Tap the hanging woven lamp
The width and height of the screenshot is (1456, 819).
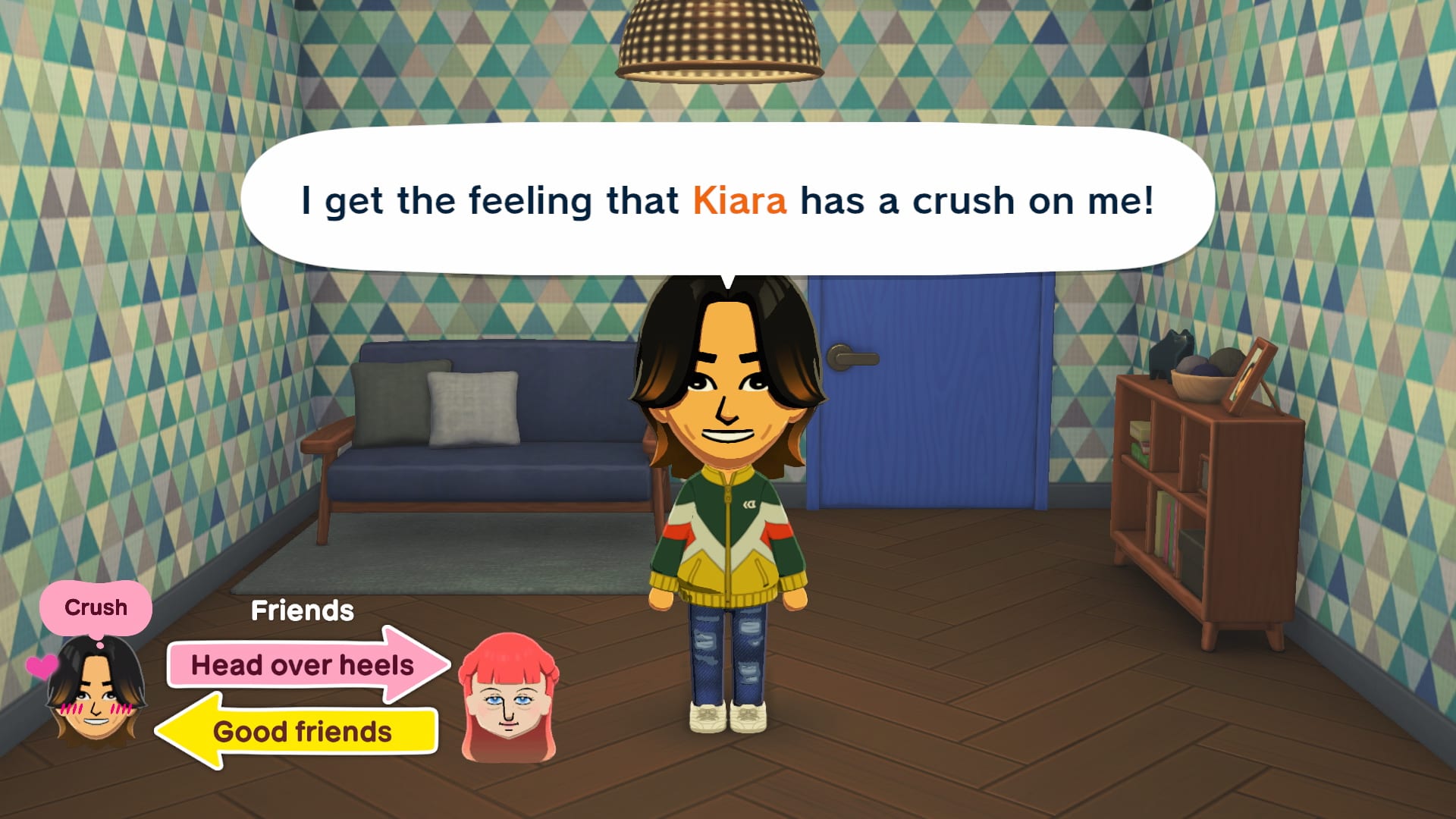pyautogui.click(x=719, y=42)
